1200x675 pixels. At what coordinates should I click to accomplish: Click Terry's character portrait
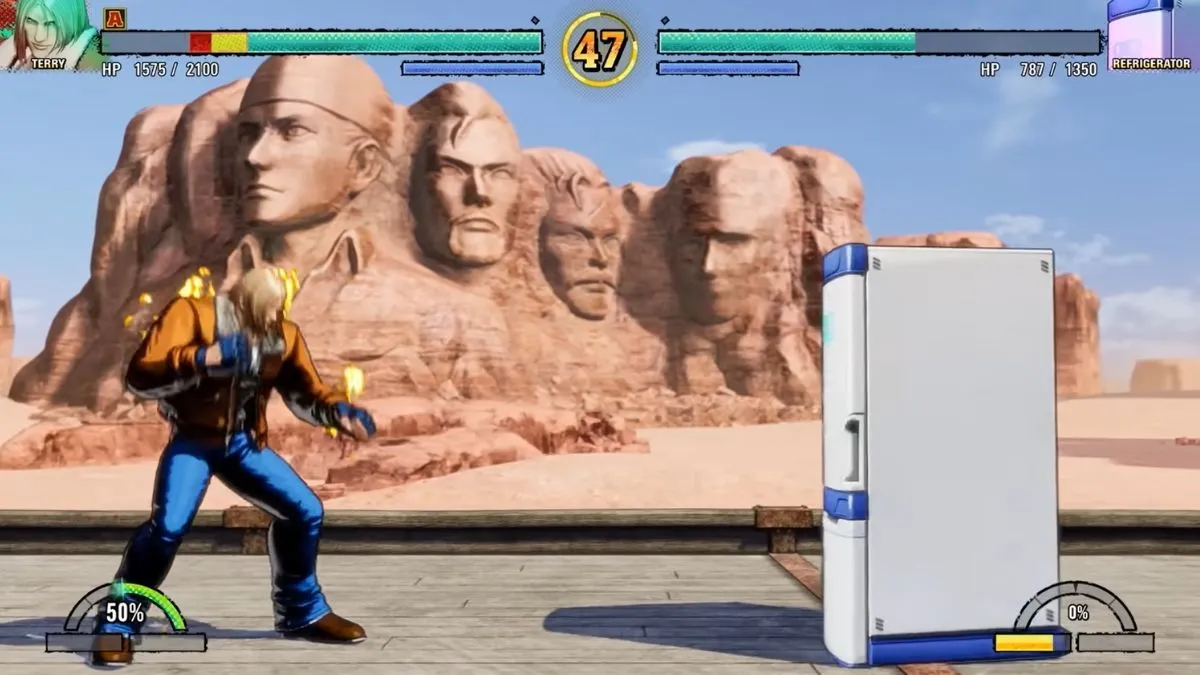pyautogui.click(x=47, y=31)
